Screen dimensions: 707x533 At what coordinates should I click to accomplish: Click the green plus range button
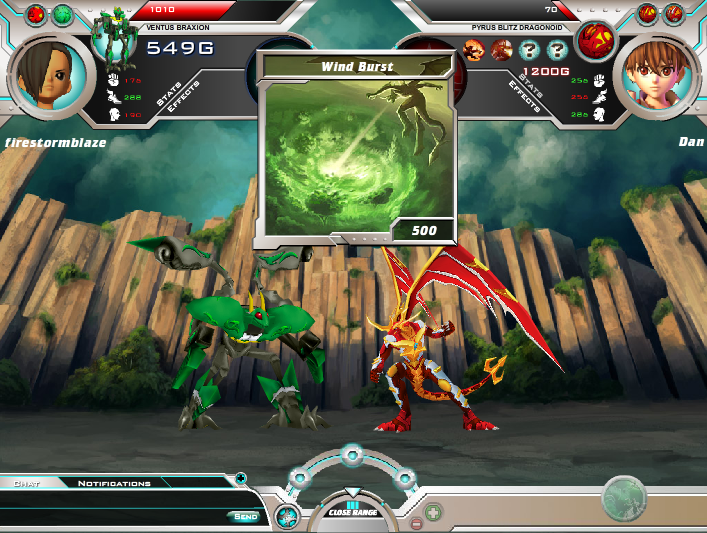click(x=434, y=513)
